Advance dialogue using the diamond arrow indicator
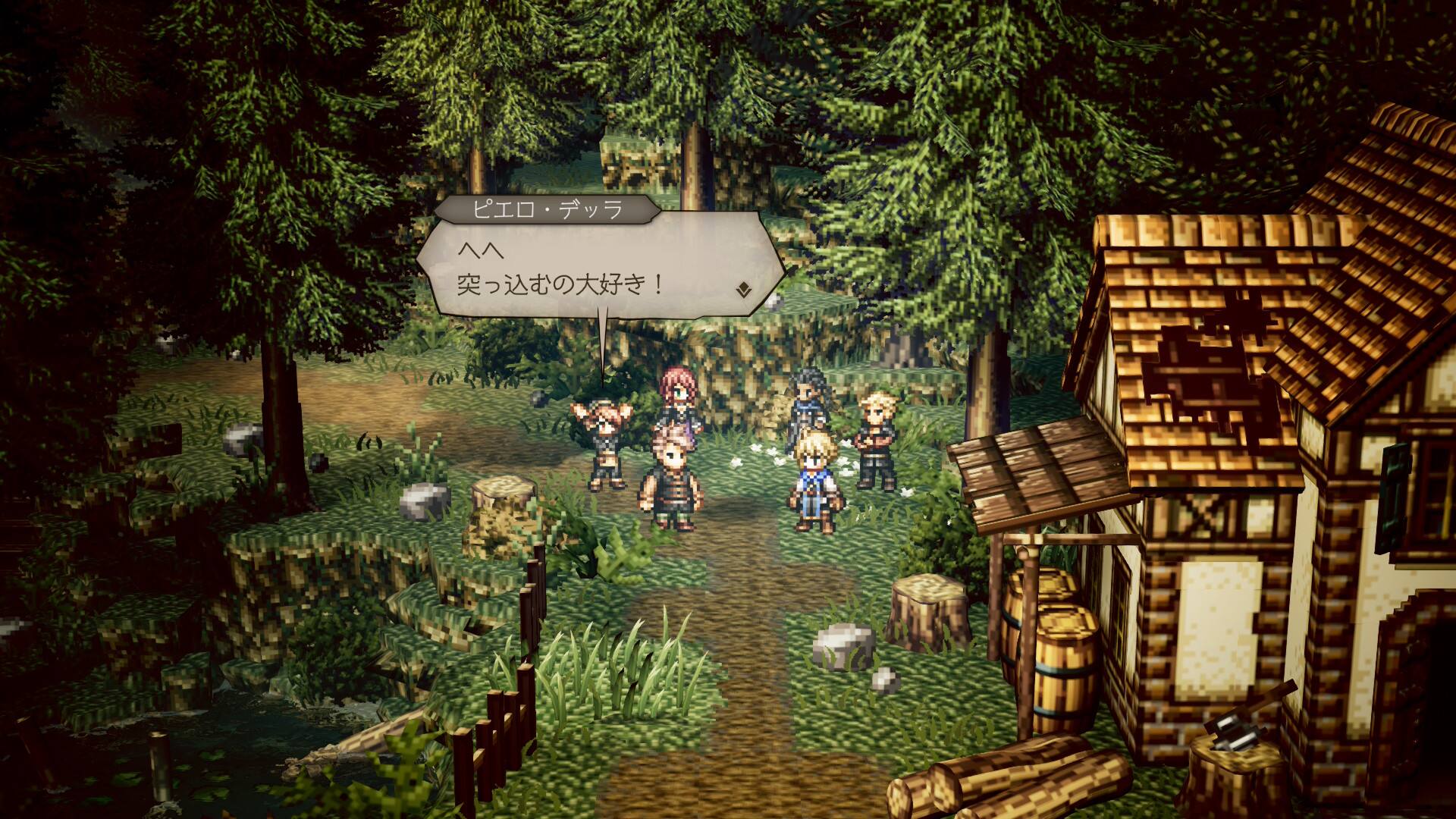The width and height of the screenshot is (1456, 819). click(744, 289)
